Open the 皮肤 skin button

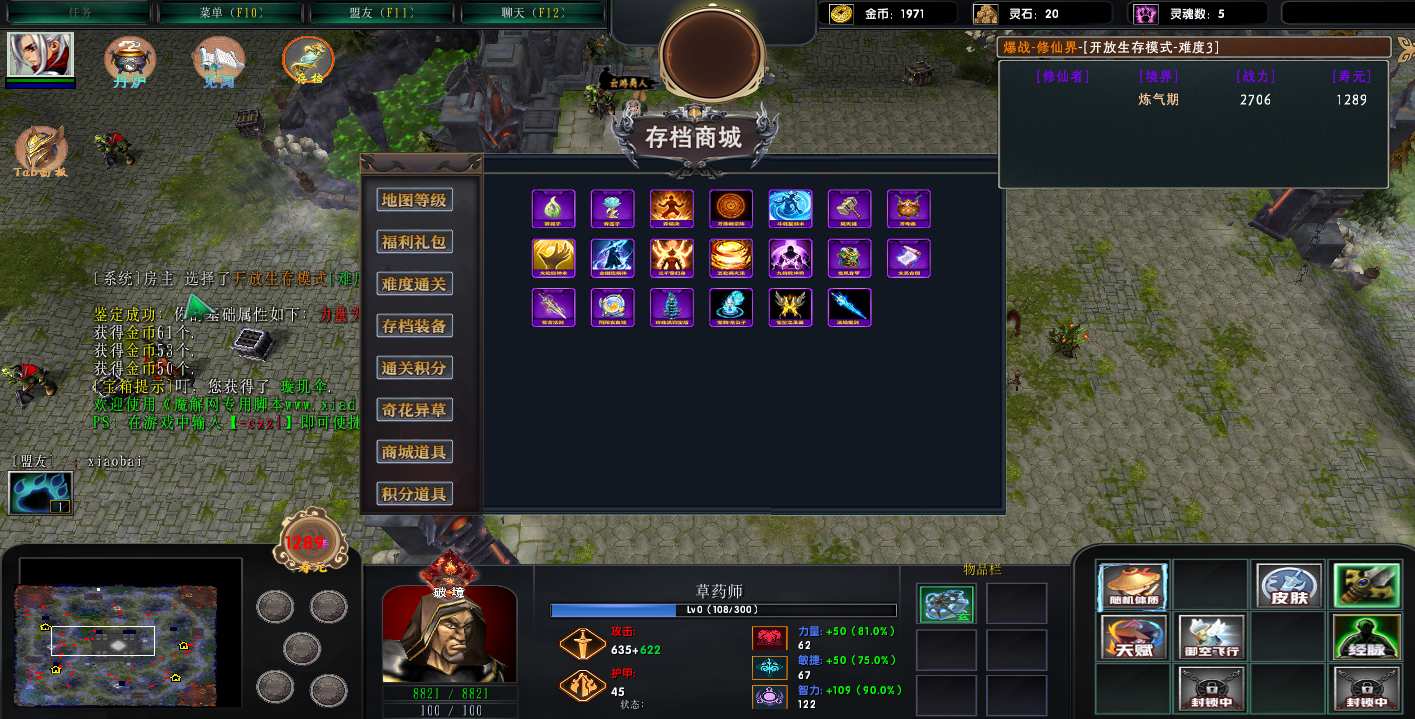1289,586
